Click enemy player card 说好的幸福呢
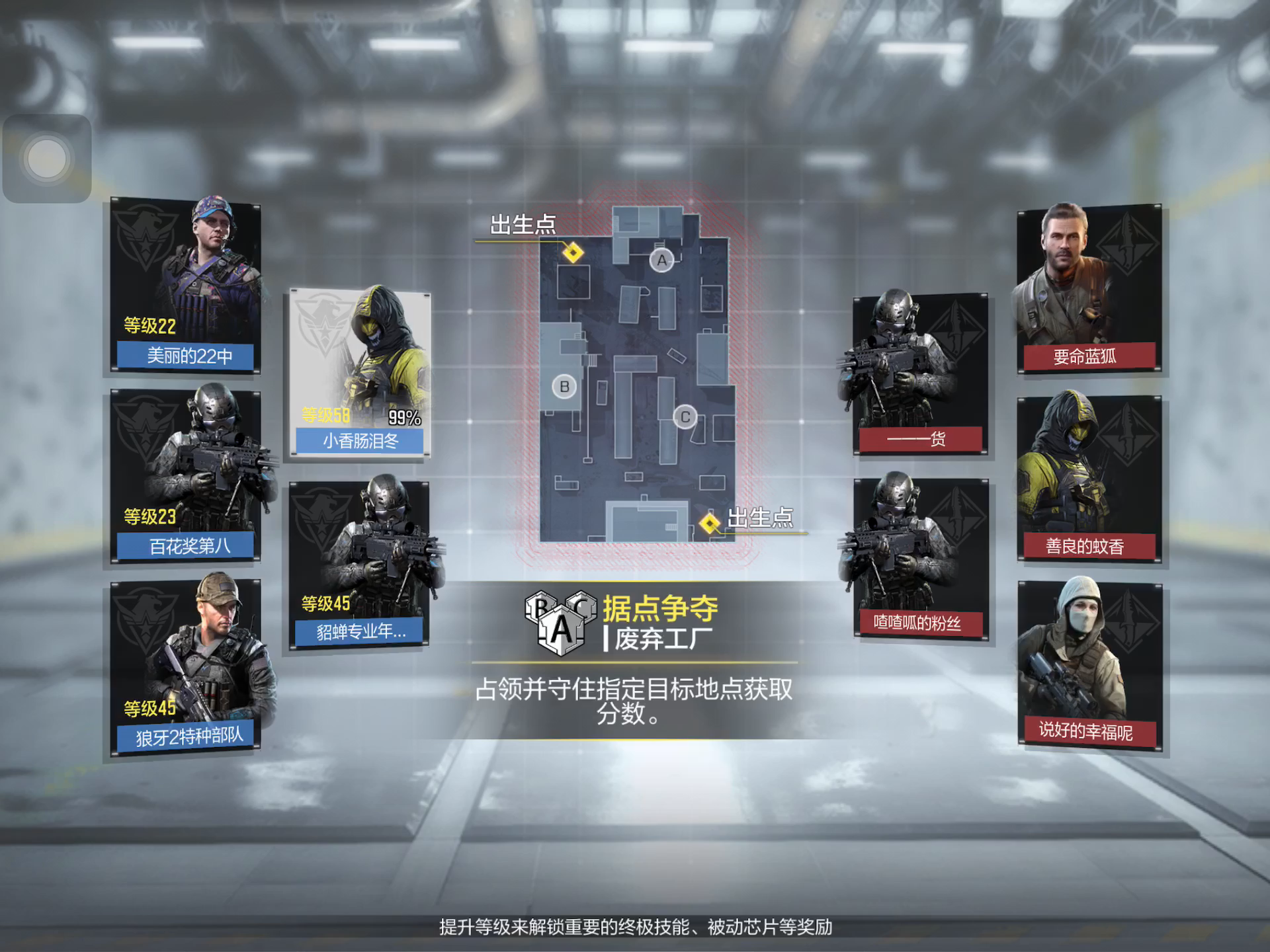The image size is (1270, 952). (1089, 666)
